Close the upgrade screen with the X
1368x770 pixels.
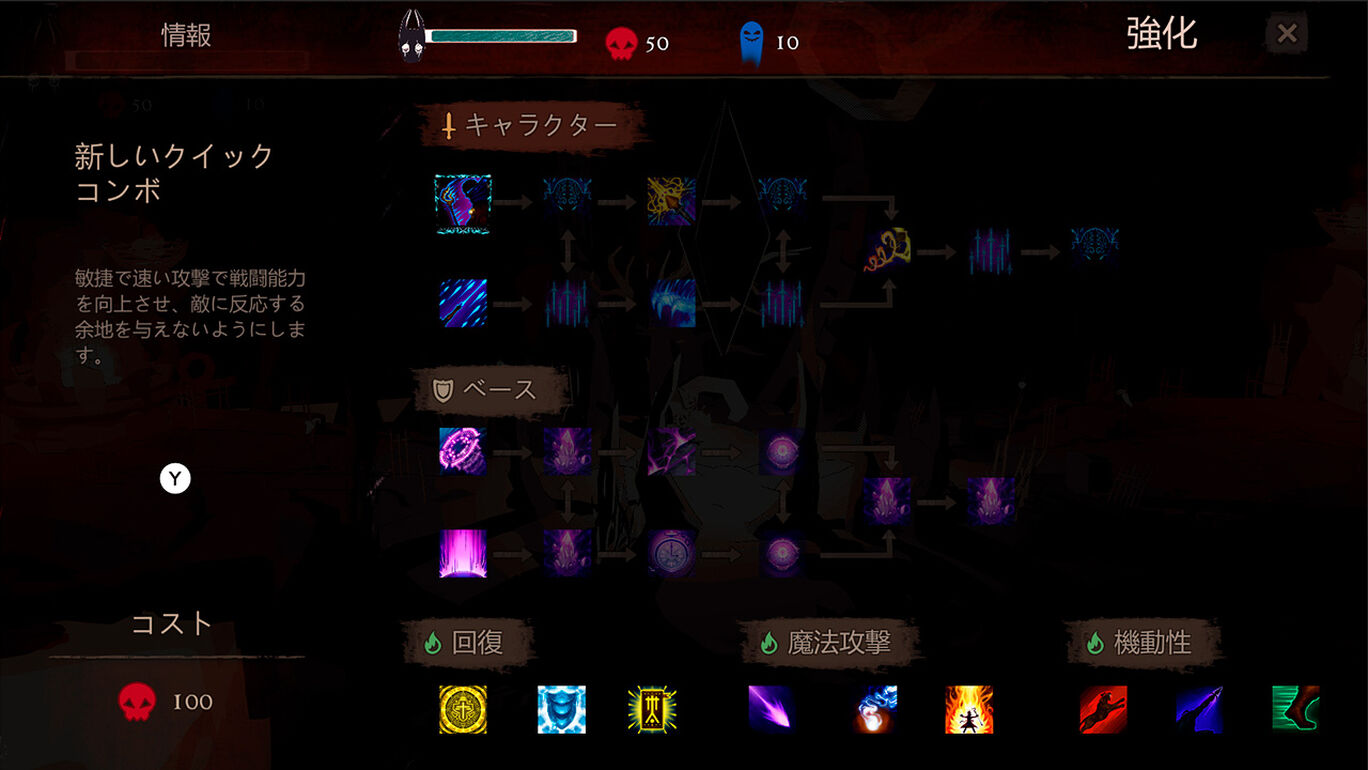[x=1287, y=34]
